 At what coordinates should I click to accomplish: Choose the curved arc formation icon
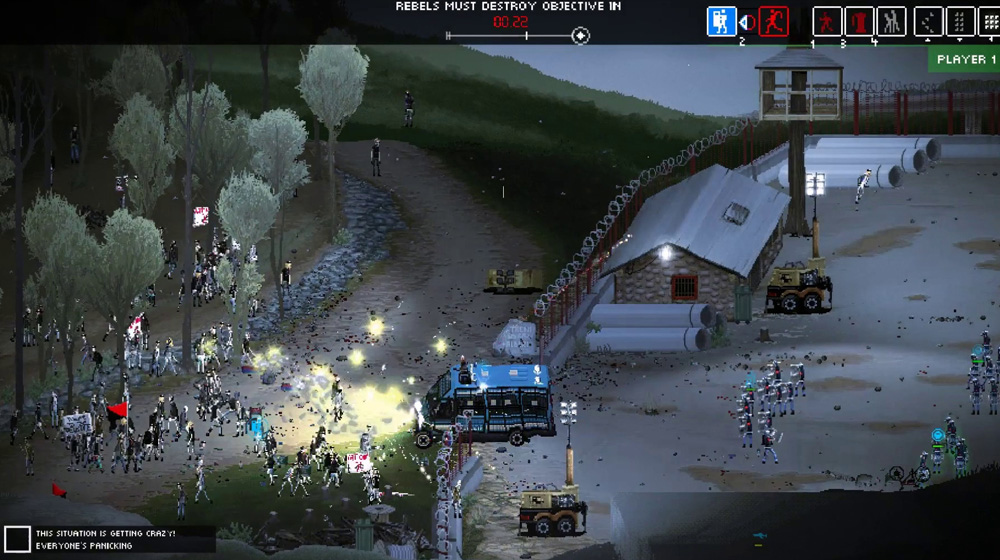[x=929, y=21]
